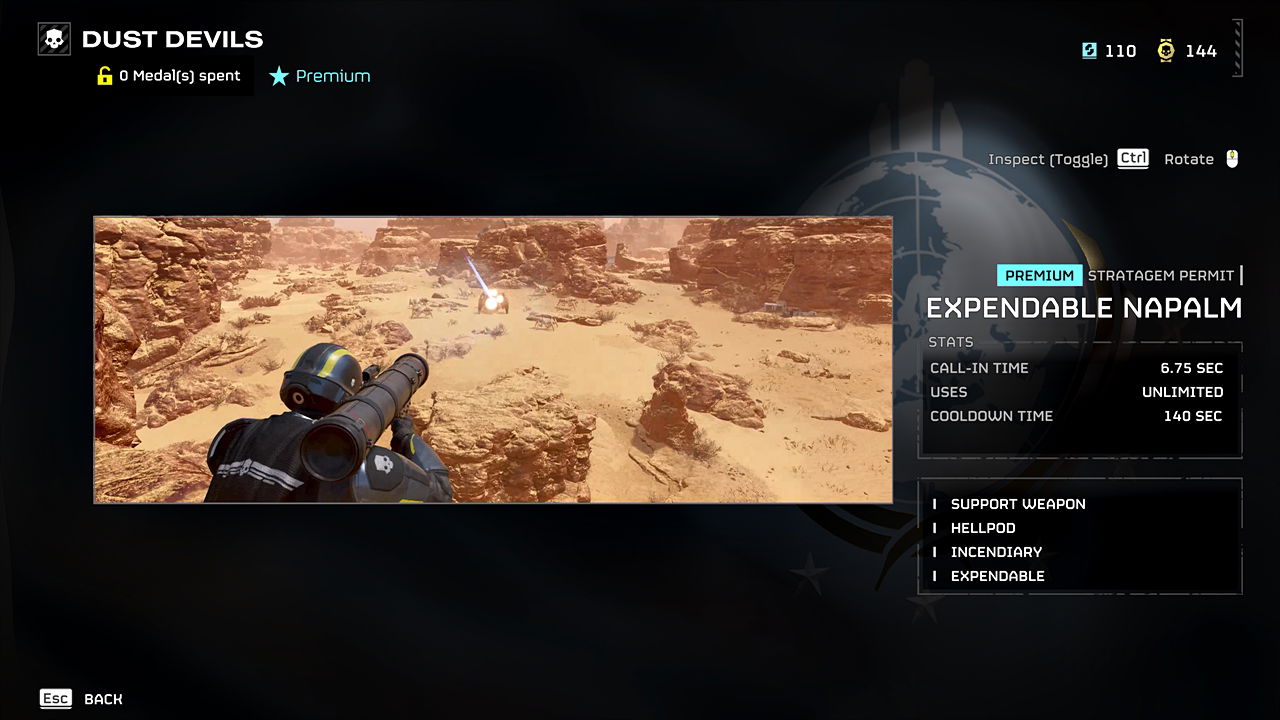The image size is (1280, 720).
Task: Click the Esc key icon at bottom left
Action: click(56, 698)
